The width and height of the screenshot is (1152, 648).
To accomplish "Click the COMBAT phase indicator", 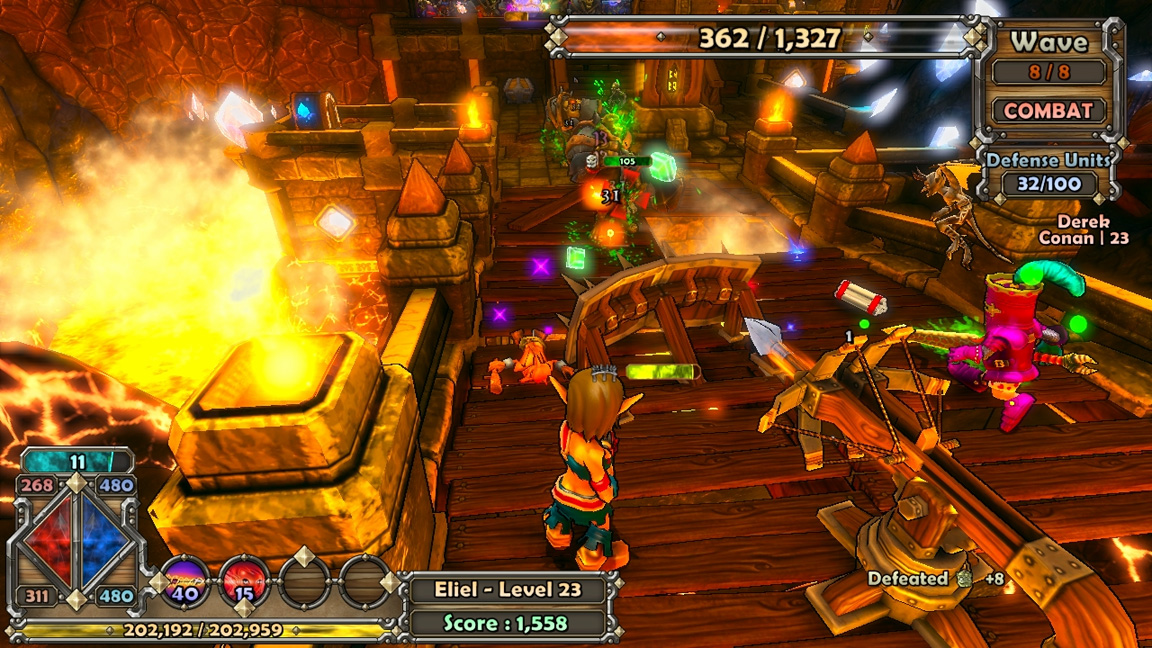I will (1049, 111).
